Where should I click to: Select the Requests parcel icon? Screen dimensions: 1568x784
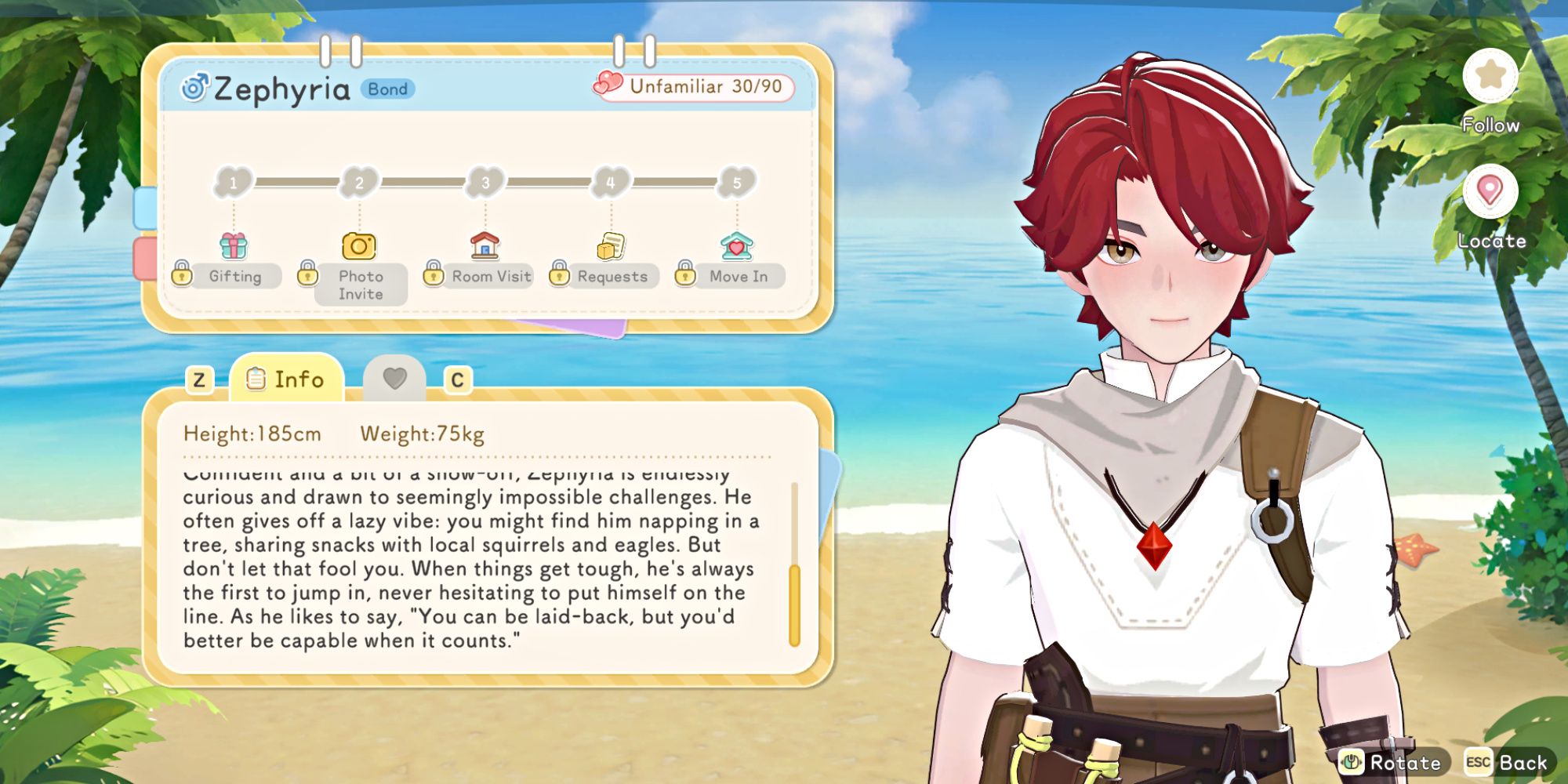click(610, 245)
